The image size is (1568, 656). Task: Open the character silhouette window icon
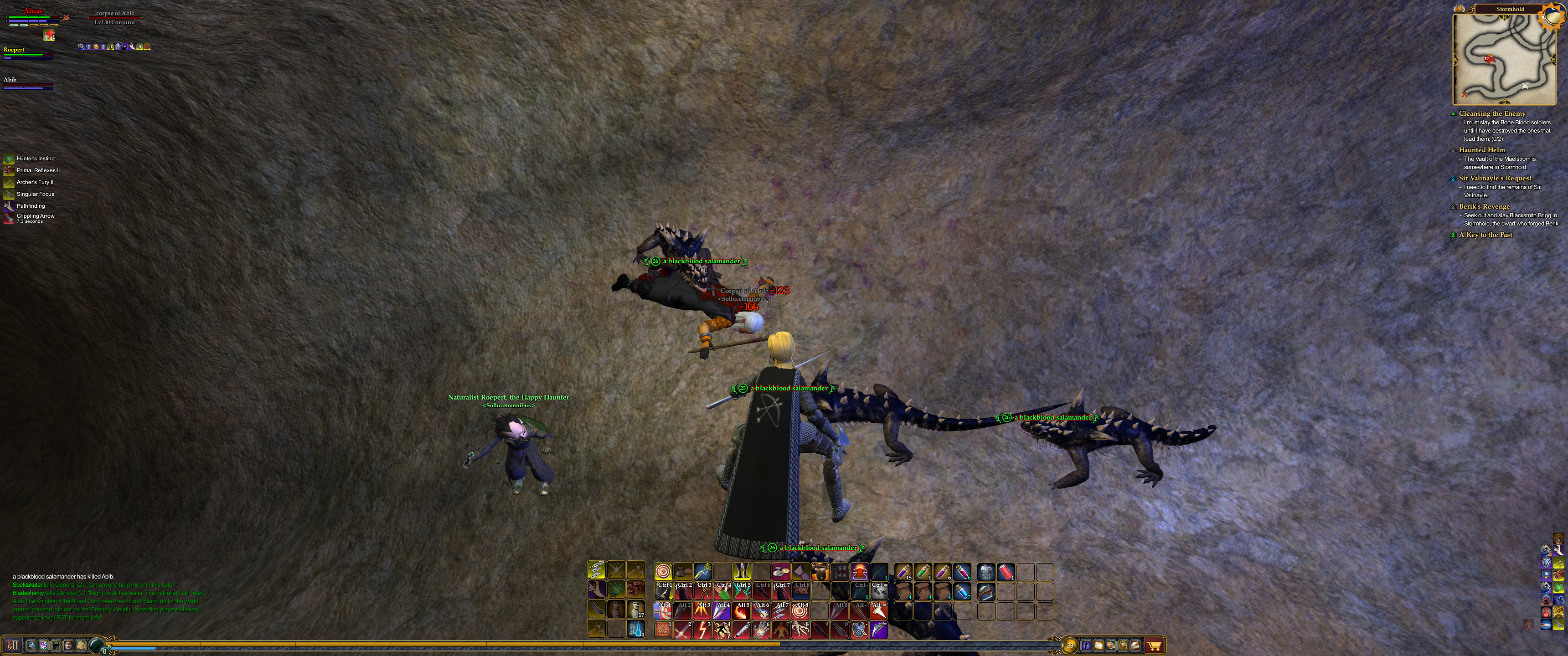[x=1087, y=645]
